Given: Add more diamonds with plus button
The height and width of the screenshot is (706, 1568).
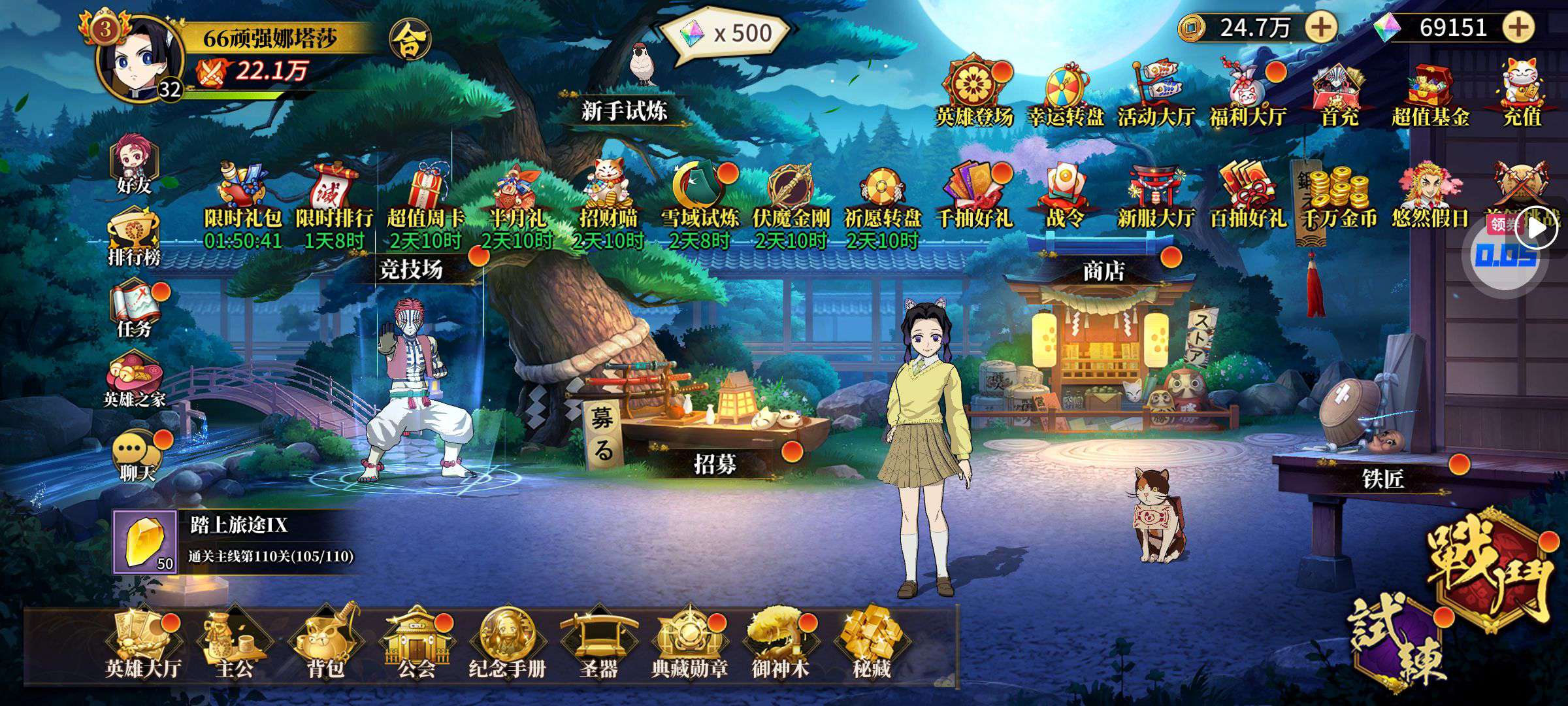Looking at the screenshot, I should coord(1519,27).
